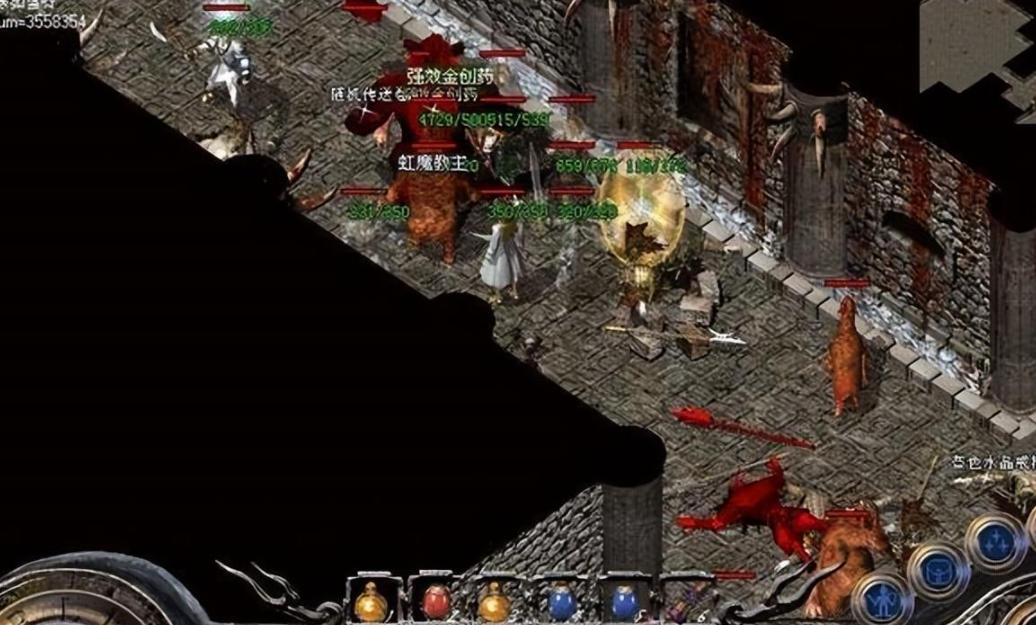Use the gold potion in hotbar slot 1

click(371, 603)
